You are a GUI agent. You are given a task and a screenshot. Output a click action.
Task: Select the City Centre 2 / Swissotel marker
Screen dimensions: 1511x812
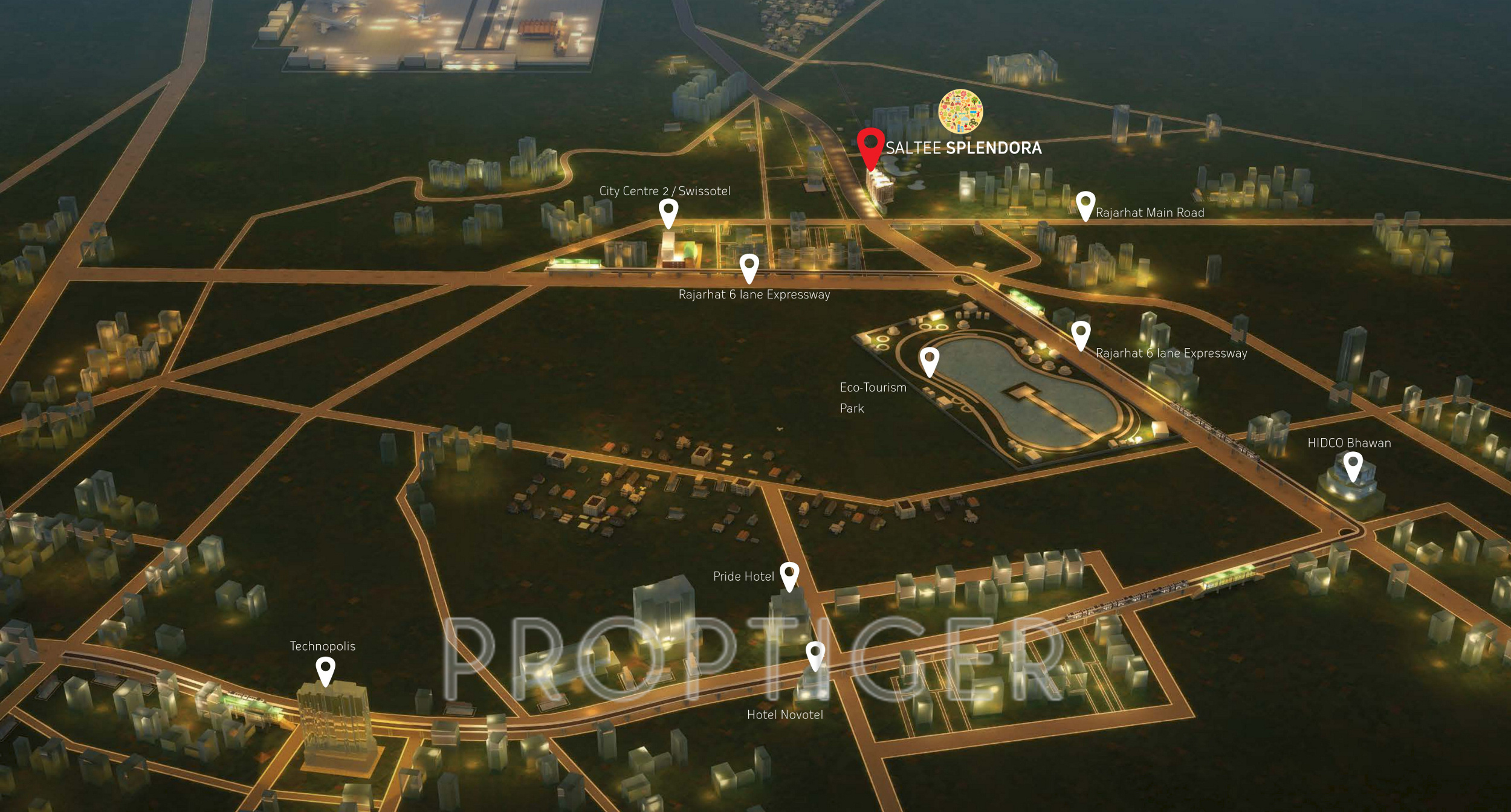click(668, 211)
